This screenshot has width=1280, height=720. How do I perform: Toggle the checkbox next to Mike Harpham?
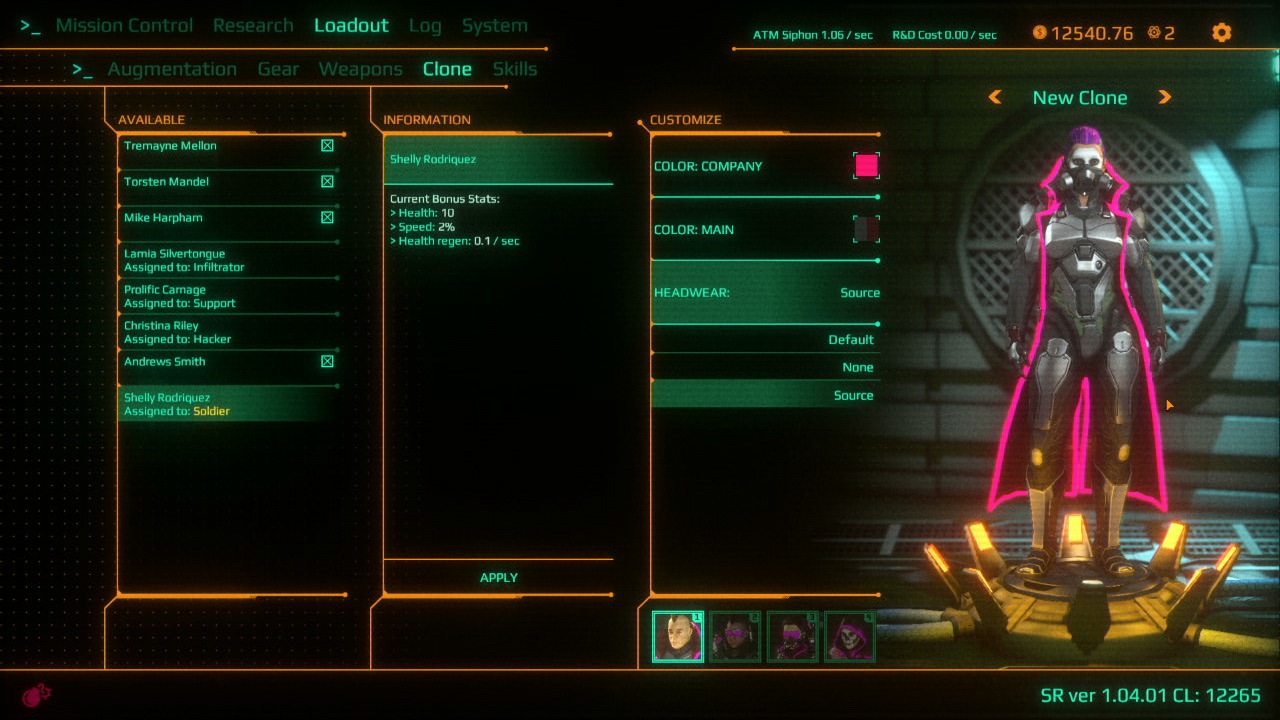pos(327,217)
